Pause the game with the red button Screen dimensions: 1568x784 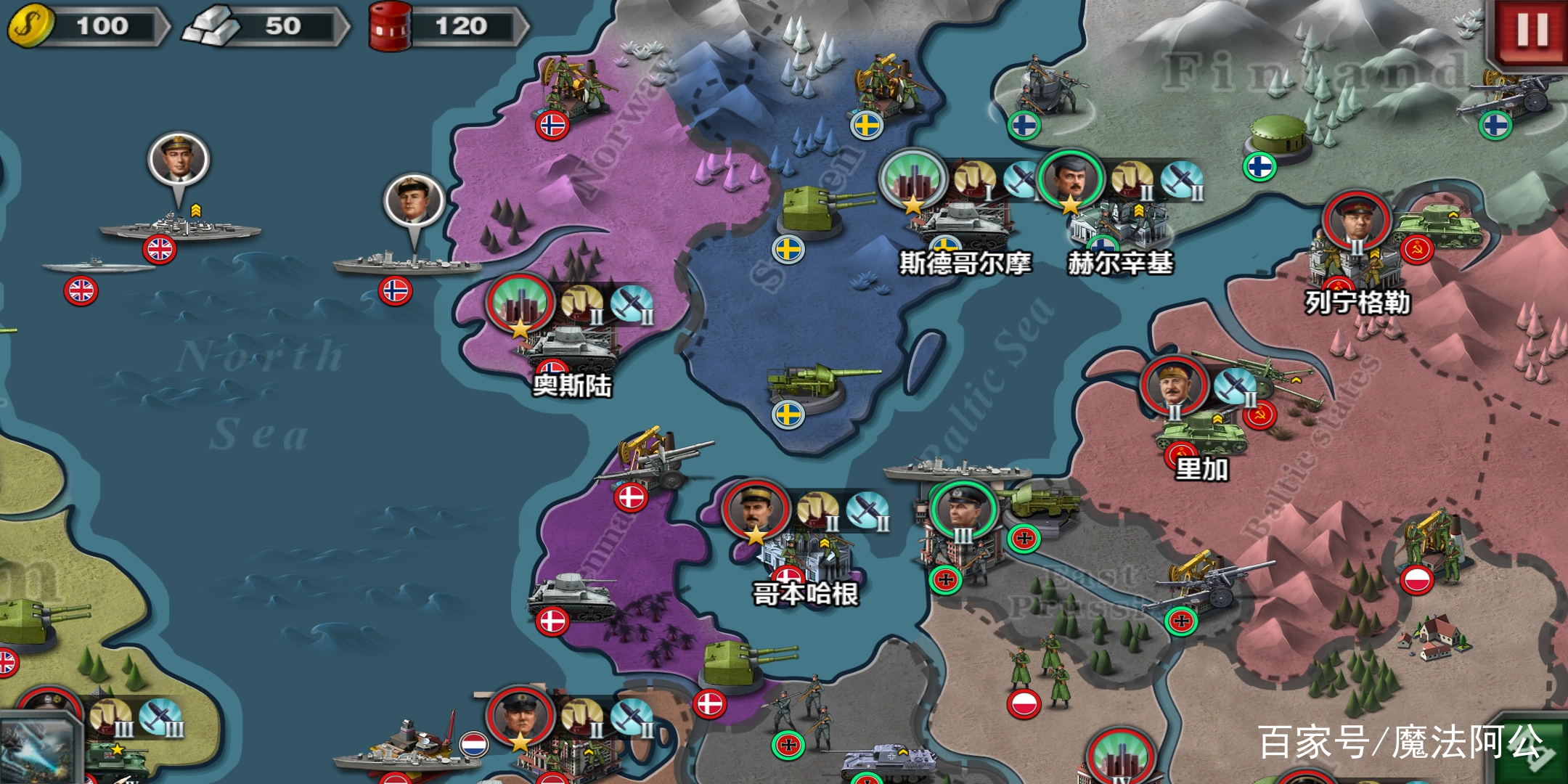[1532, 30]
